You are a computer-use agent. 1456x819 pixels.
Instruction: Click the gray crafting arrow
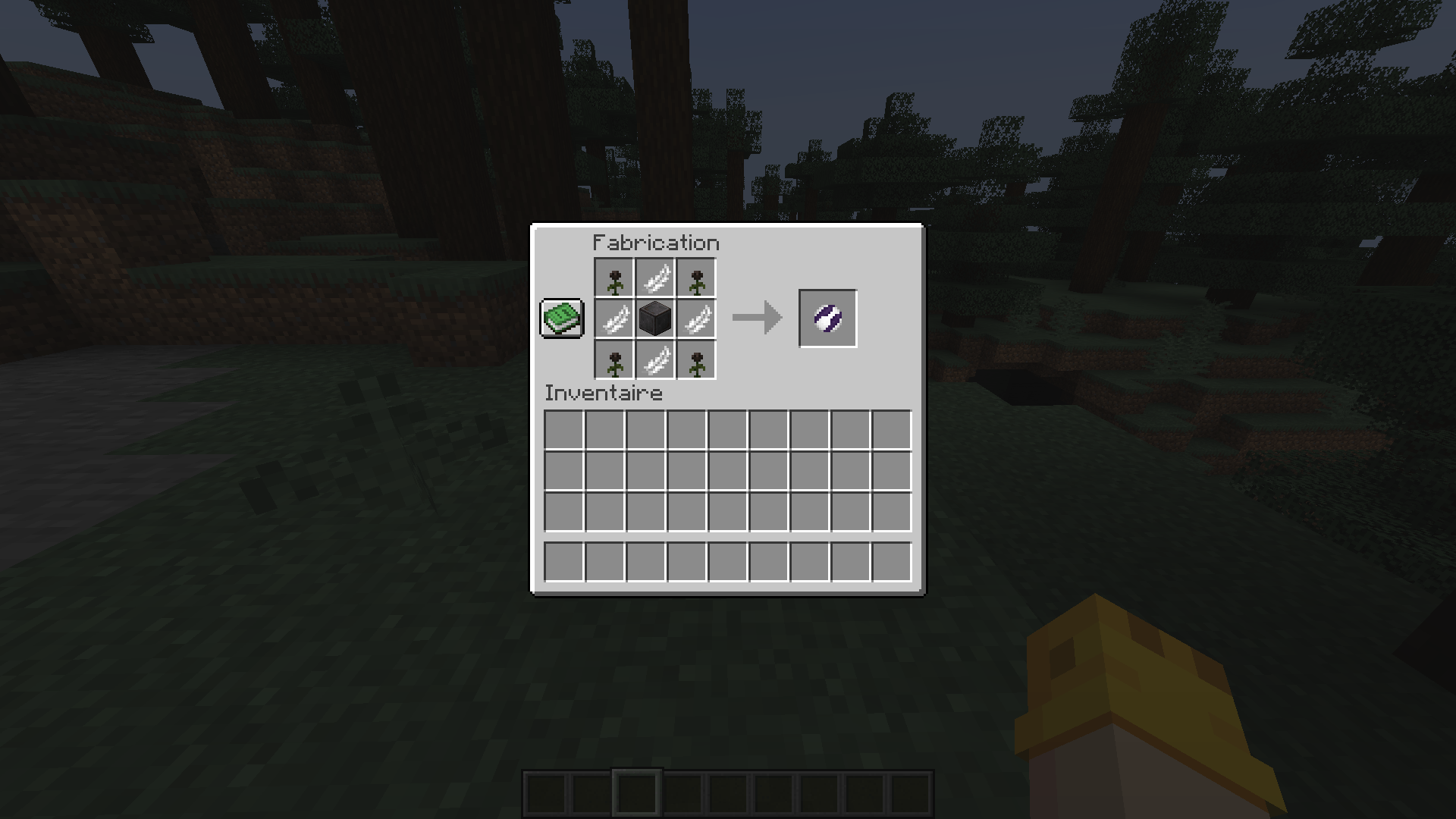(756, 317)
